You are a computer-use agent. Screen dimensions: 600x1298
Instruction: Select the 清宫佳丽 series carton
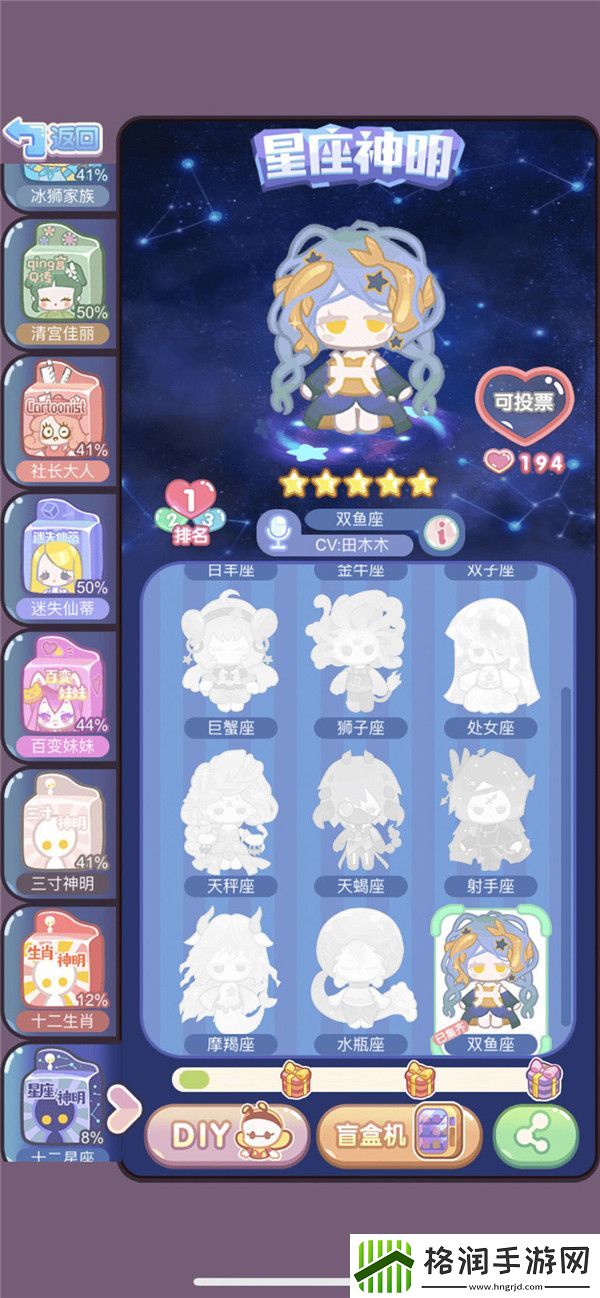pyautogui.click(x=62, y=283)
